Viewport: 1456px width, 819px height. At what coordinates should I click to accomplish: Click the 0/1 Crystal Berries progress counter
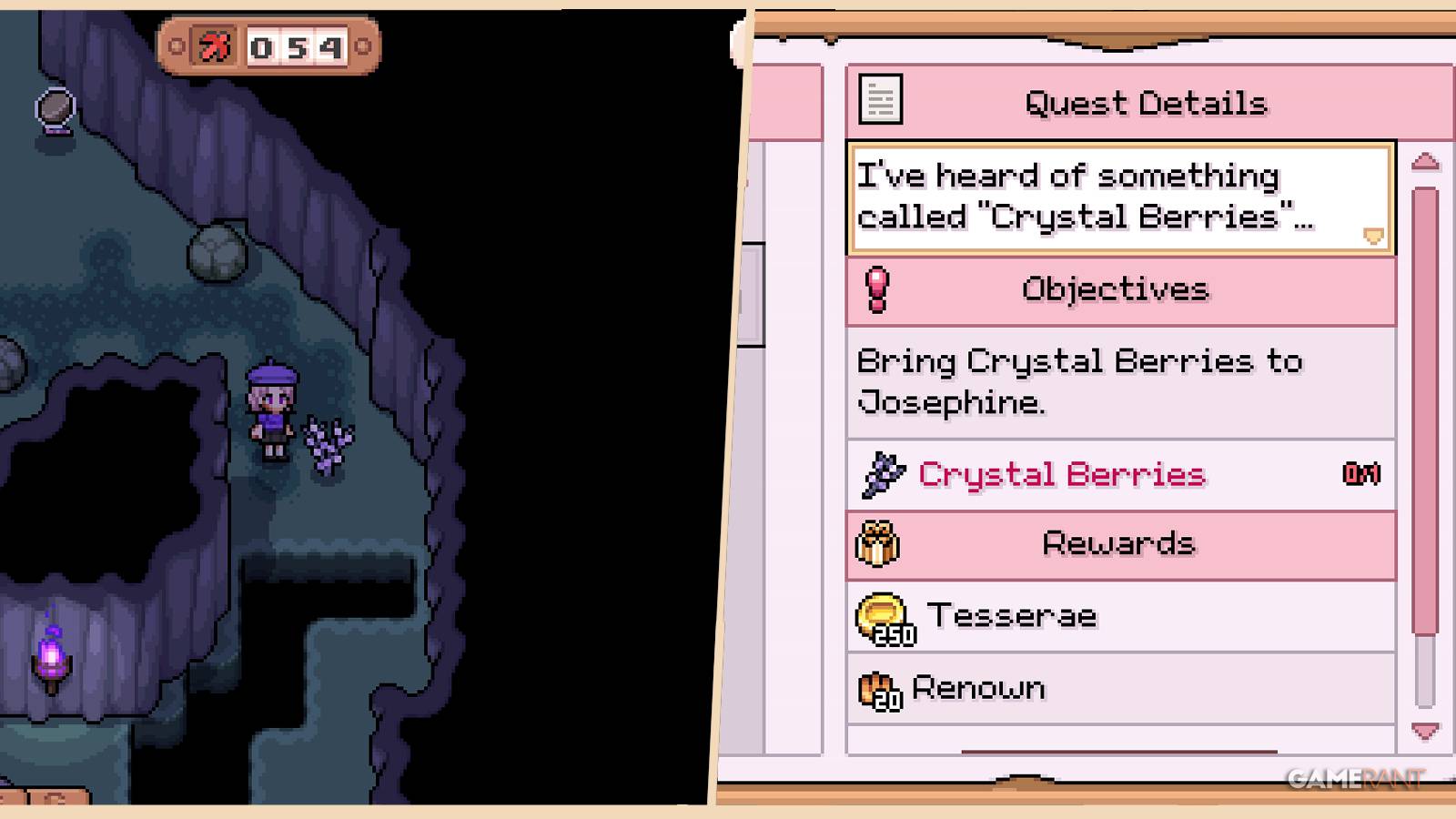tap(1361, 473)
